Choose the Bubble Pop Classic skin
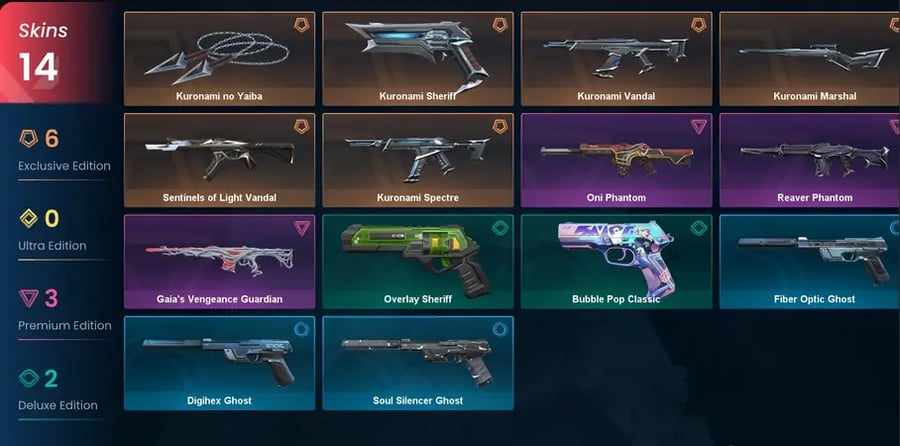This screenshot has width=900, height=446. 616,261
